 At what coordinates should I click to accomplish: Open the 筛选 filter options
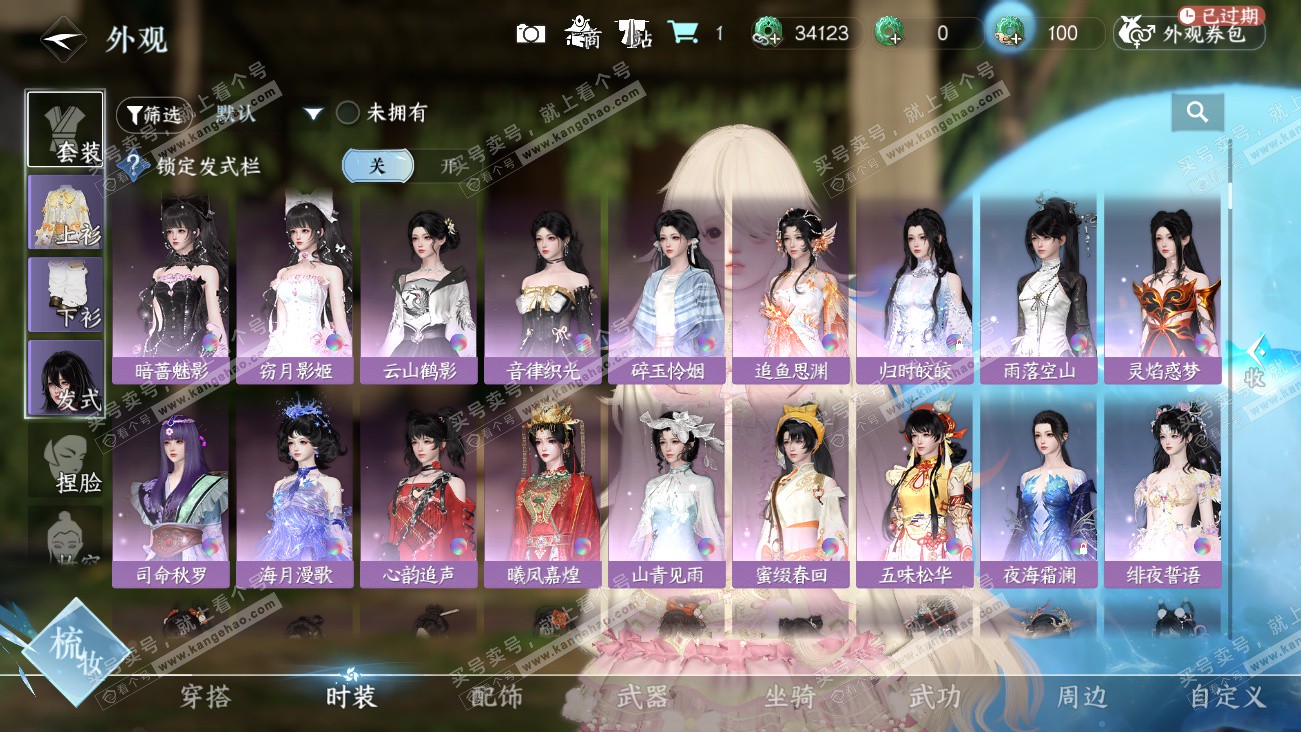(152, 114)
